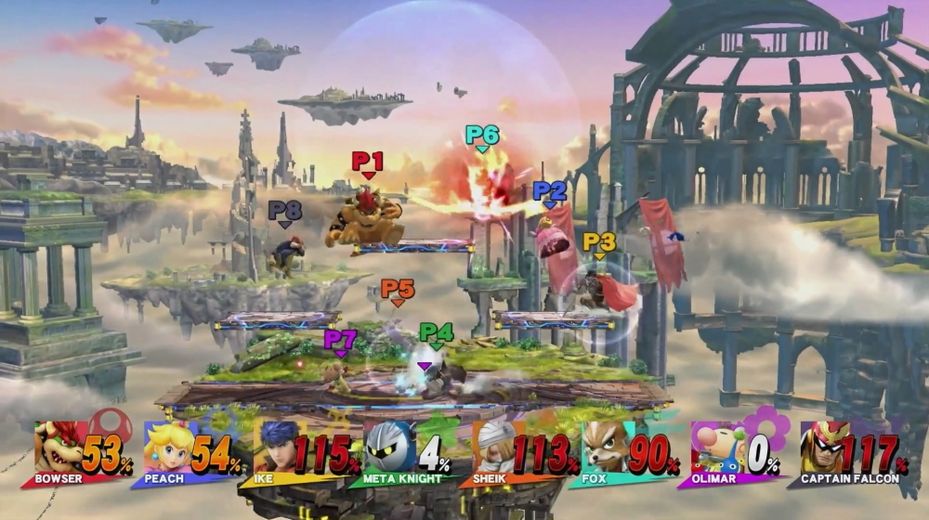Click Fox's player portrait

point(606,446)
